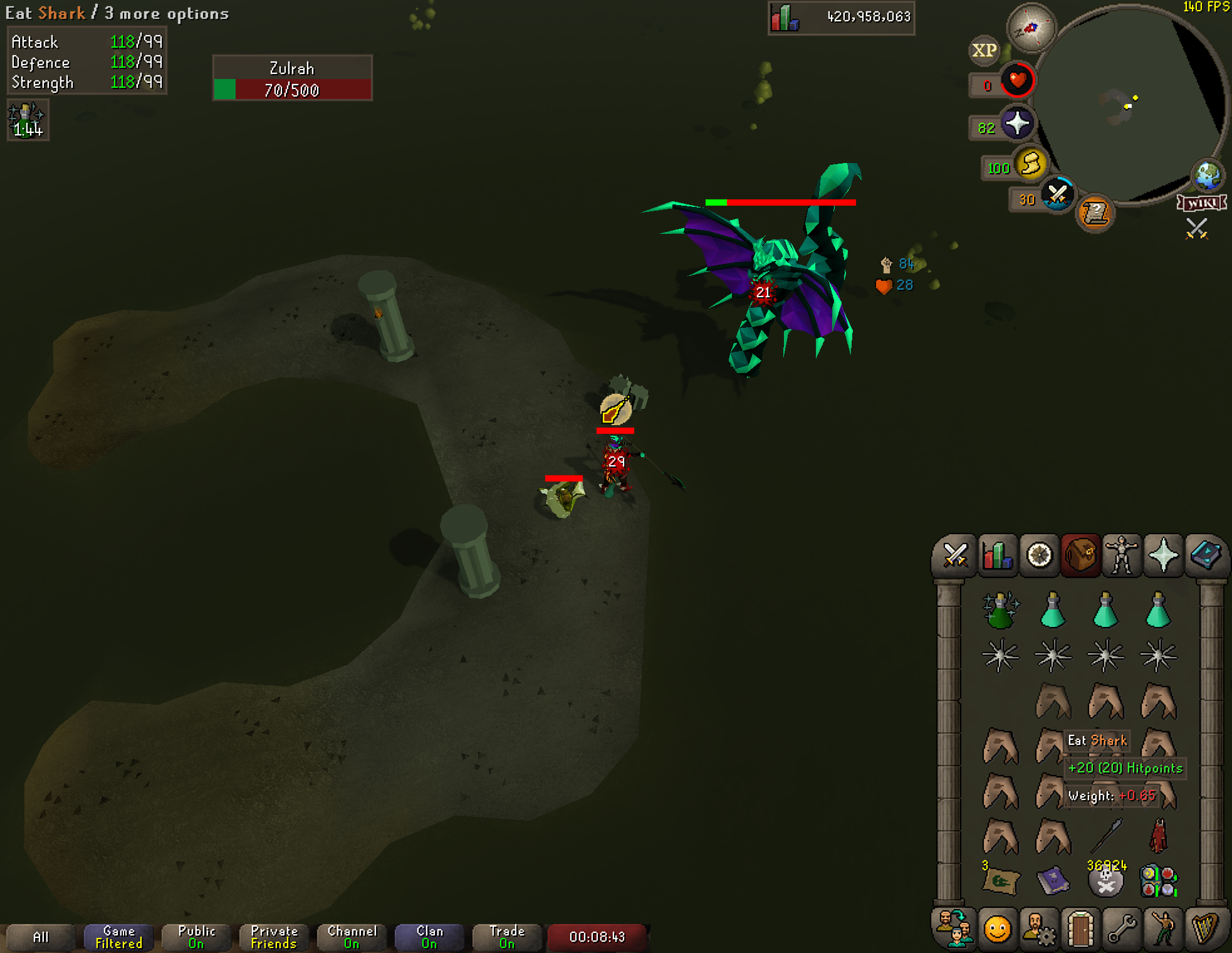Switch to the Combat Options tab
This screenshot has width=1232, height=953.
954,555
